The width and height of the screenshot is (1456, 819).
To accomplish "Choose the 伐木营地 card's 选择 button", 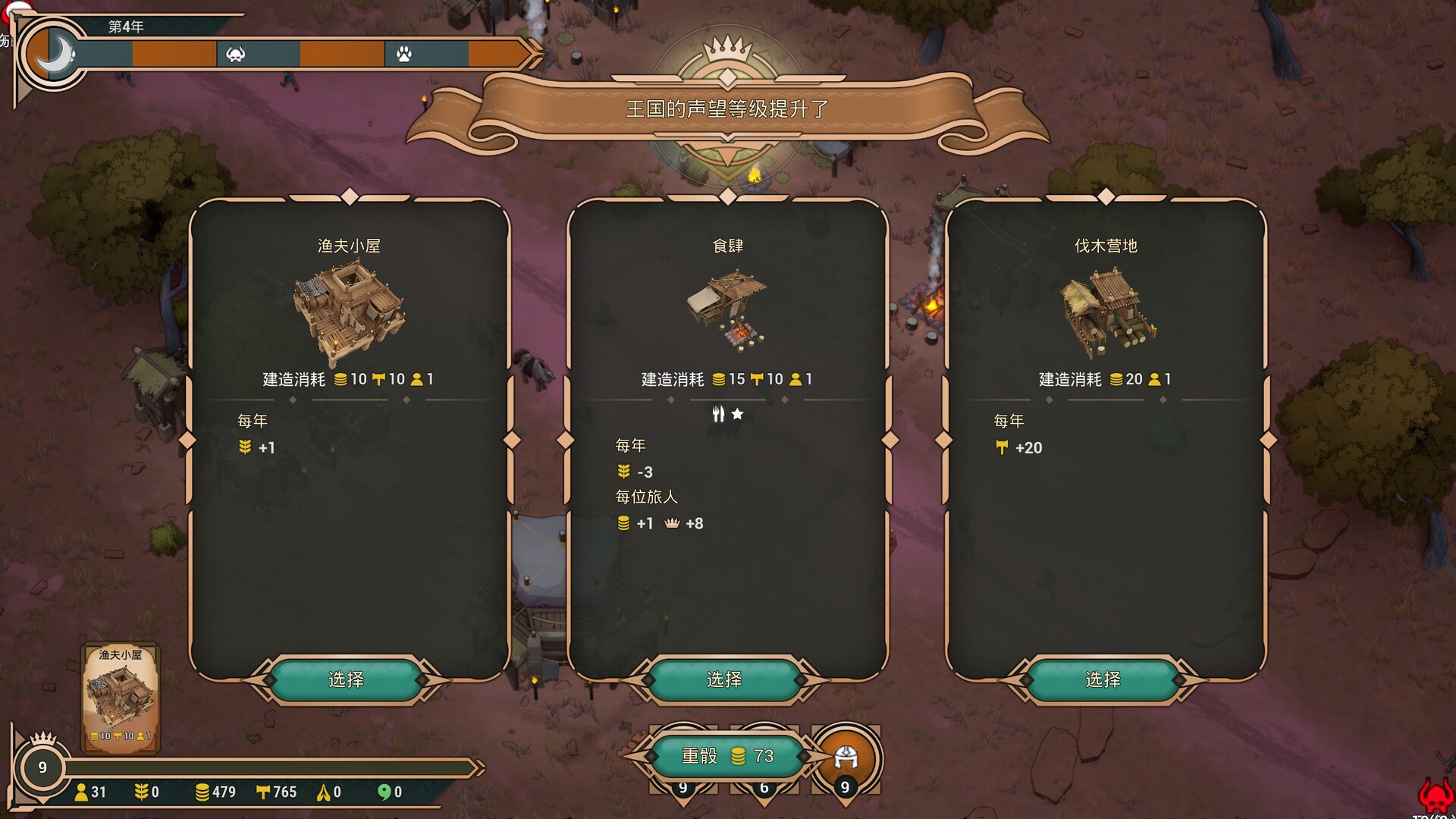I will (x=1103, y=679).
